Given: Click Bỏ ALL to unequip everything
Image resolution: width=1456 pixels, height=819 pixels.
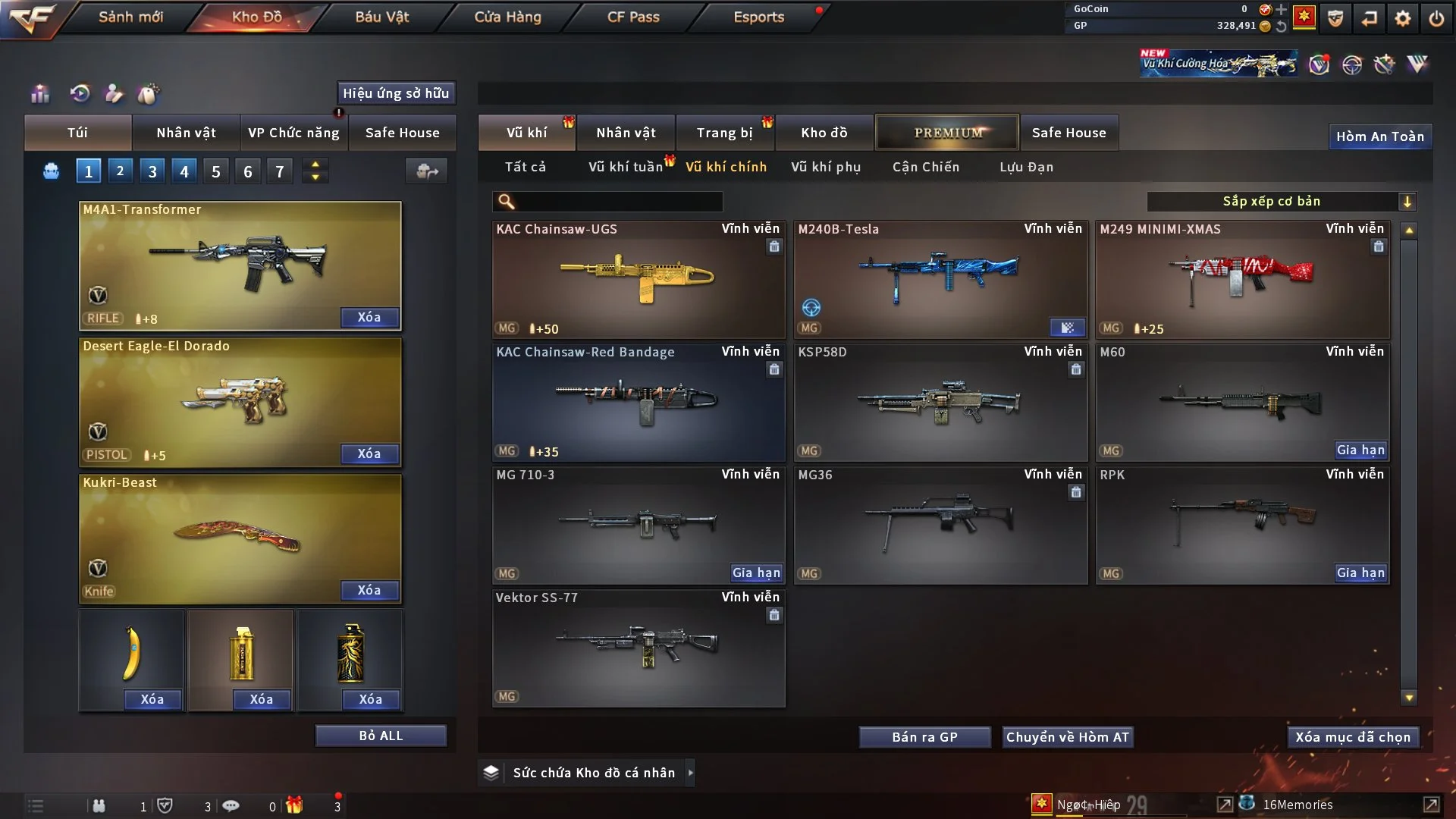Looking at the screenshot, I should (381, 736).
